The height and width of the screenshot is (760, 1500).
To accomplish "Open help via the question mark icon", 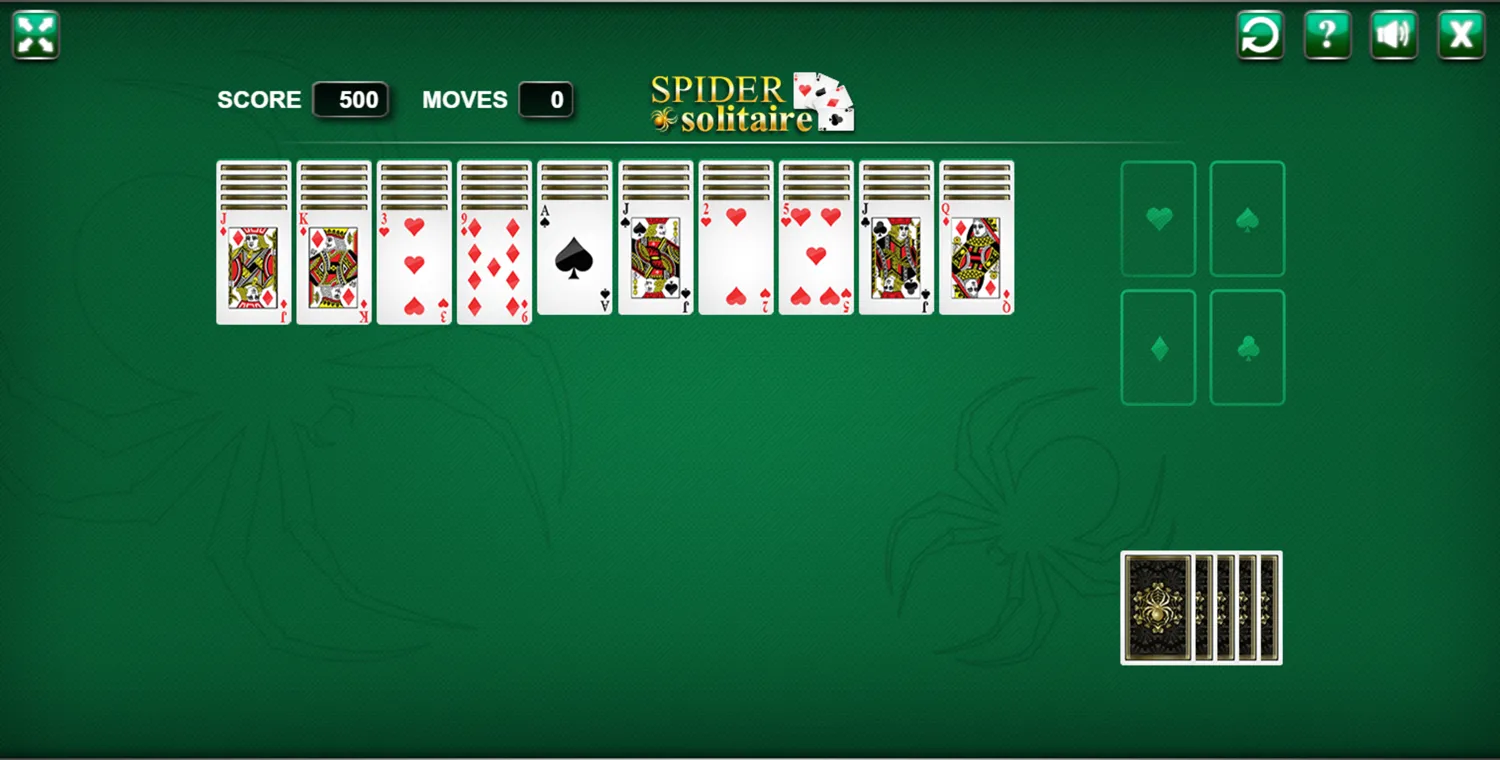I will pos(1326,33).
